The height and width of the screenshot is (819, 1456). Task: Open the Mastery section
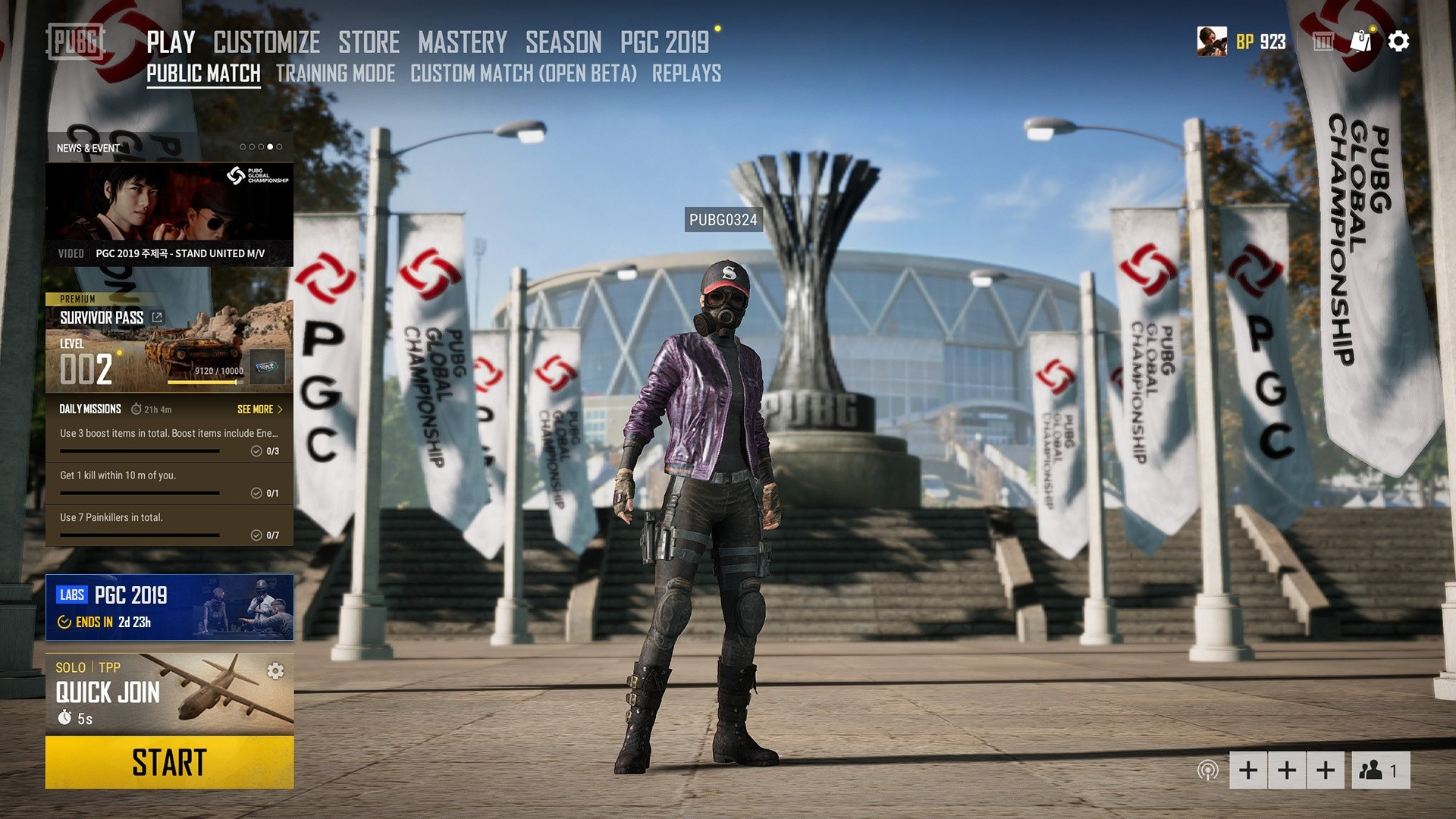click(x=462, y=42)
